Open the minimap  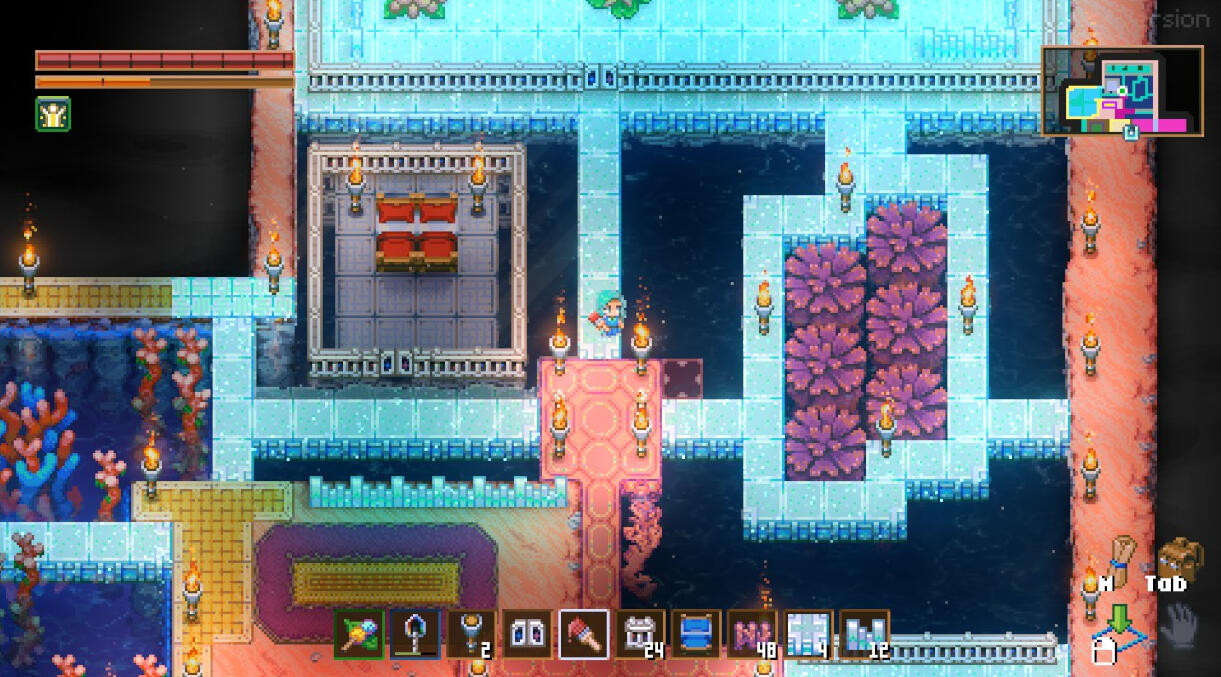coord(1122,91)
